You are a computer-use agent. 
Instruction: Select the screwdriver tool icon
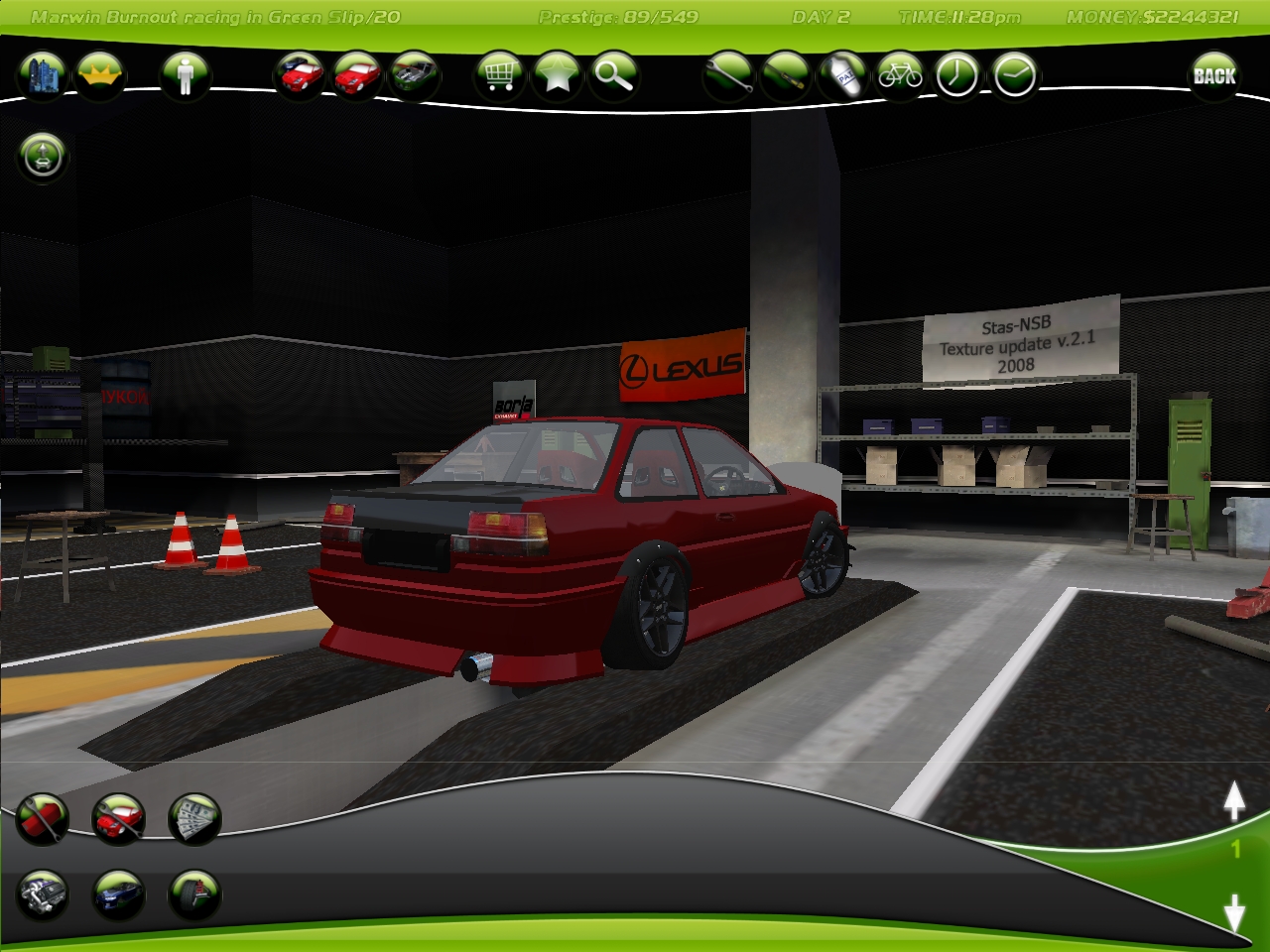point(786,75)
